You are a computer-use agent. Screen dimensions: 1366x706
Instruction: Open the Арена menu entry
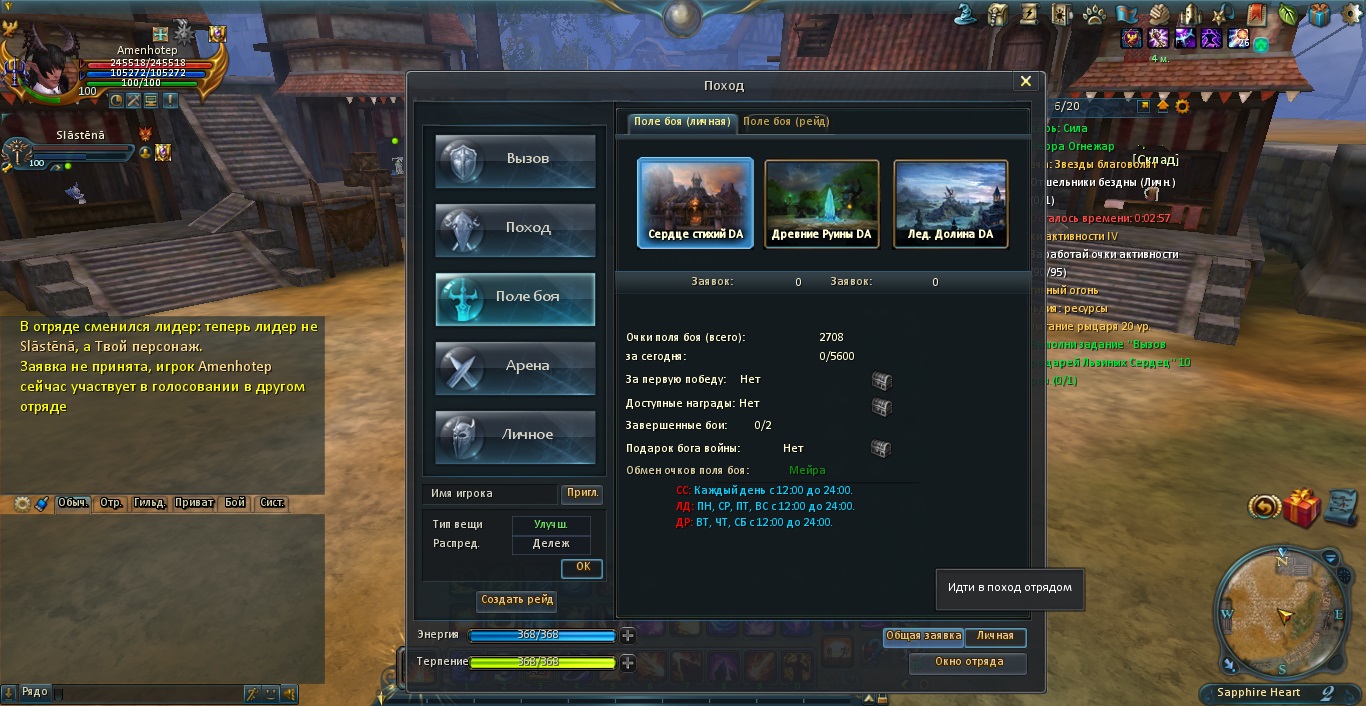(515, 367)
